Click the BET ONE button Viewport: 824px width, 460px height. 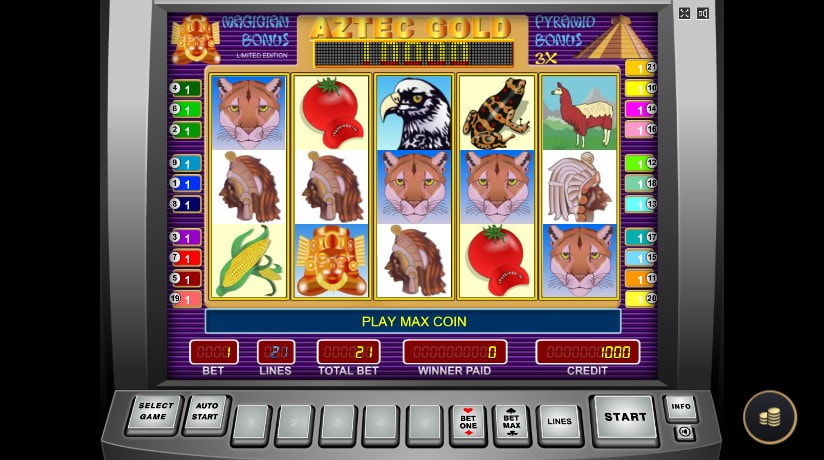tap(467, 424)
